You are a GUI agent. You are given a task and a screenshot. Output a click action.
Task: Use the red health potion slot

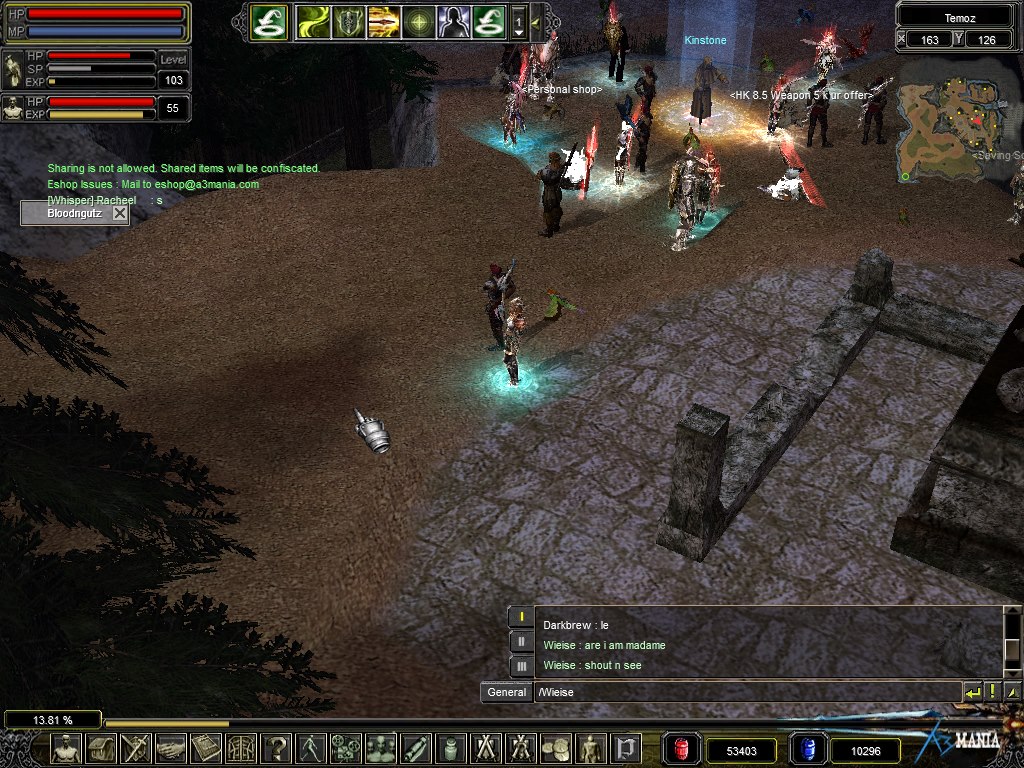tap(682, 749)
